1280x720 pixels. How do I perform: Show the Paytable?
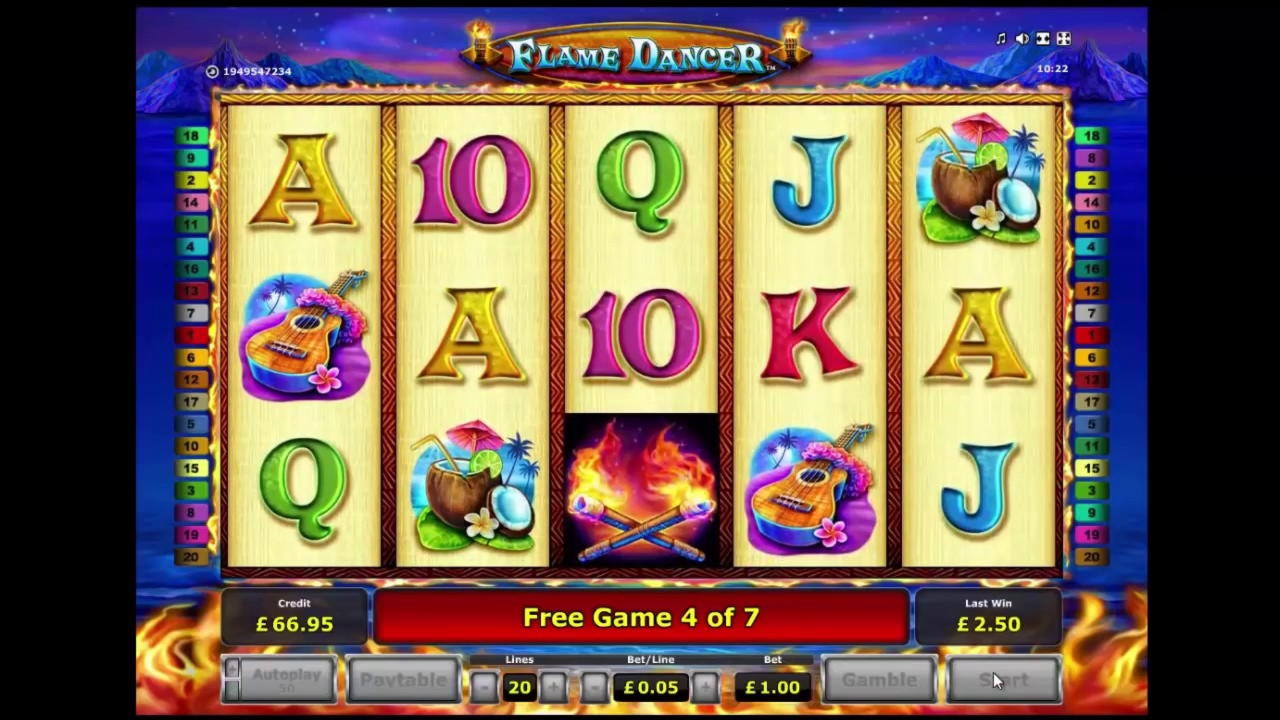pyautogui.click(x=403, y=680)
